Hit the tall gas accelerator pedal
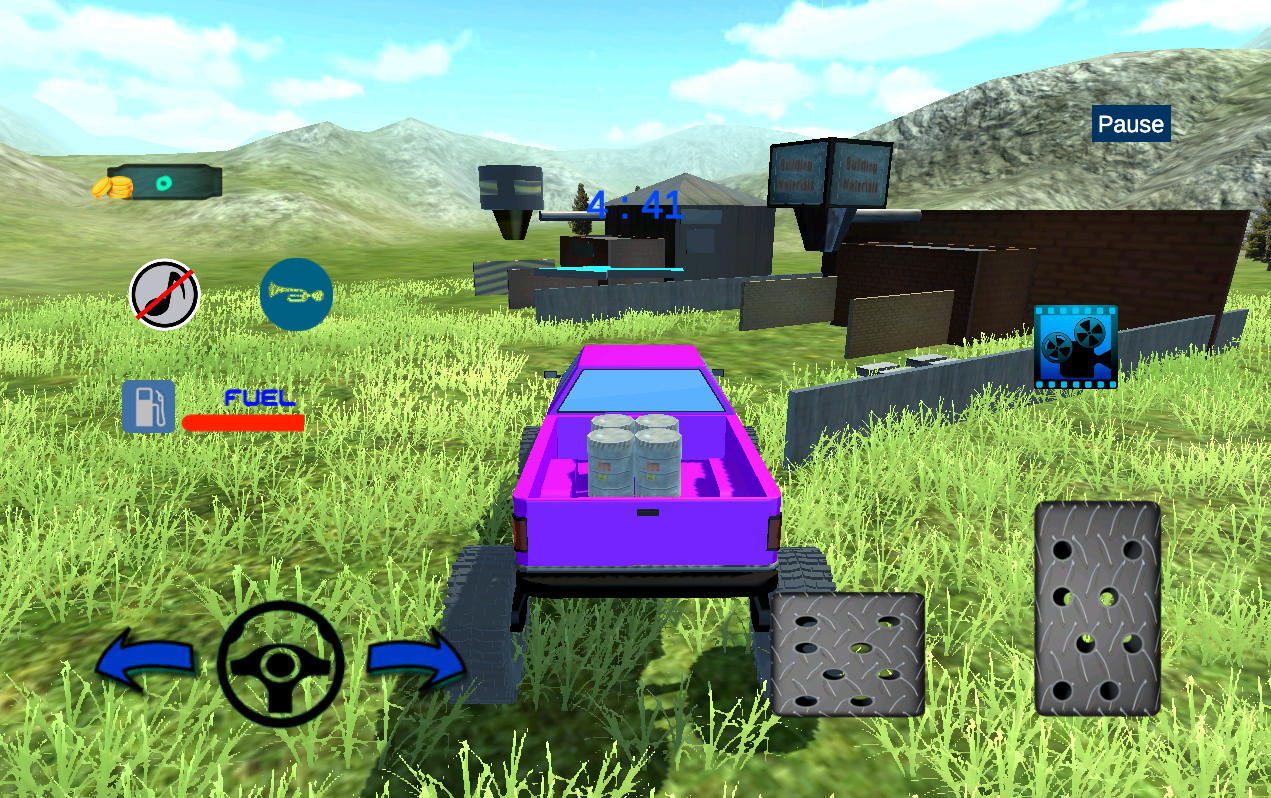 click(1097, 608)
